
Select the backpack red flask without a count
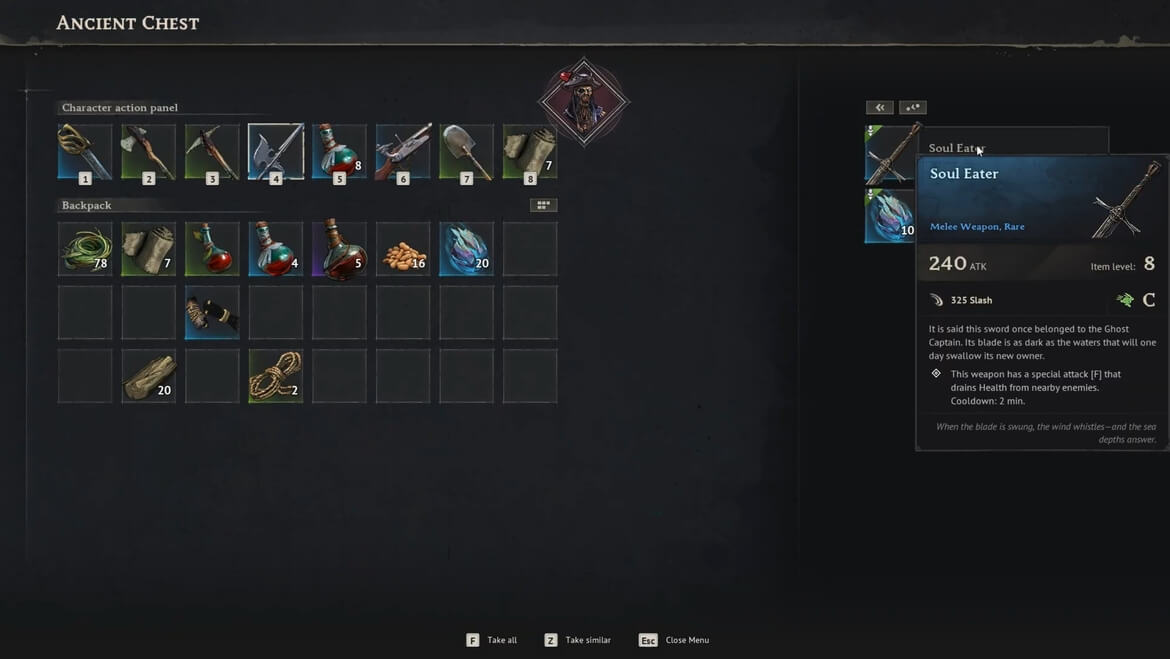point(212,249)
